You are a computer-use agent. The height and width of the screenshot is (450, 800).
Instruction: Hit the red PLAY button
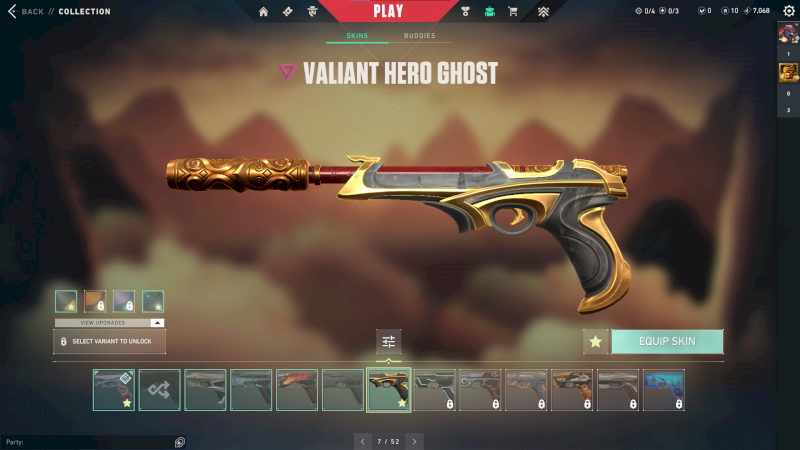pos(389,11)
